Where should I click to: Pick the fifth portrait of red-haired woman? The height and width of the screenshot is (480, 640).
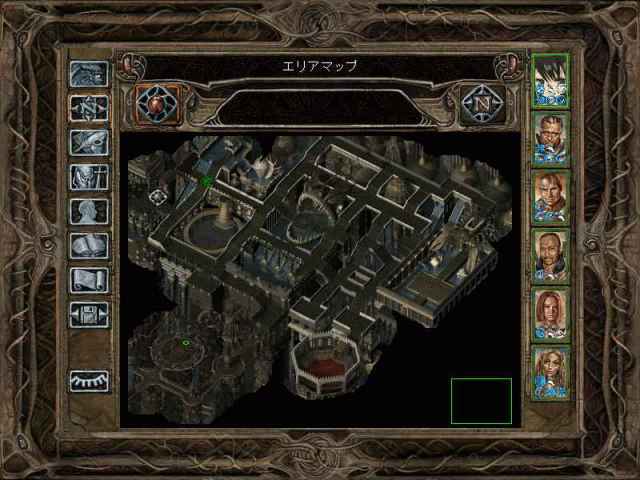point(551,313)
